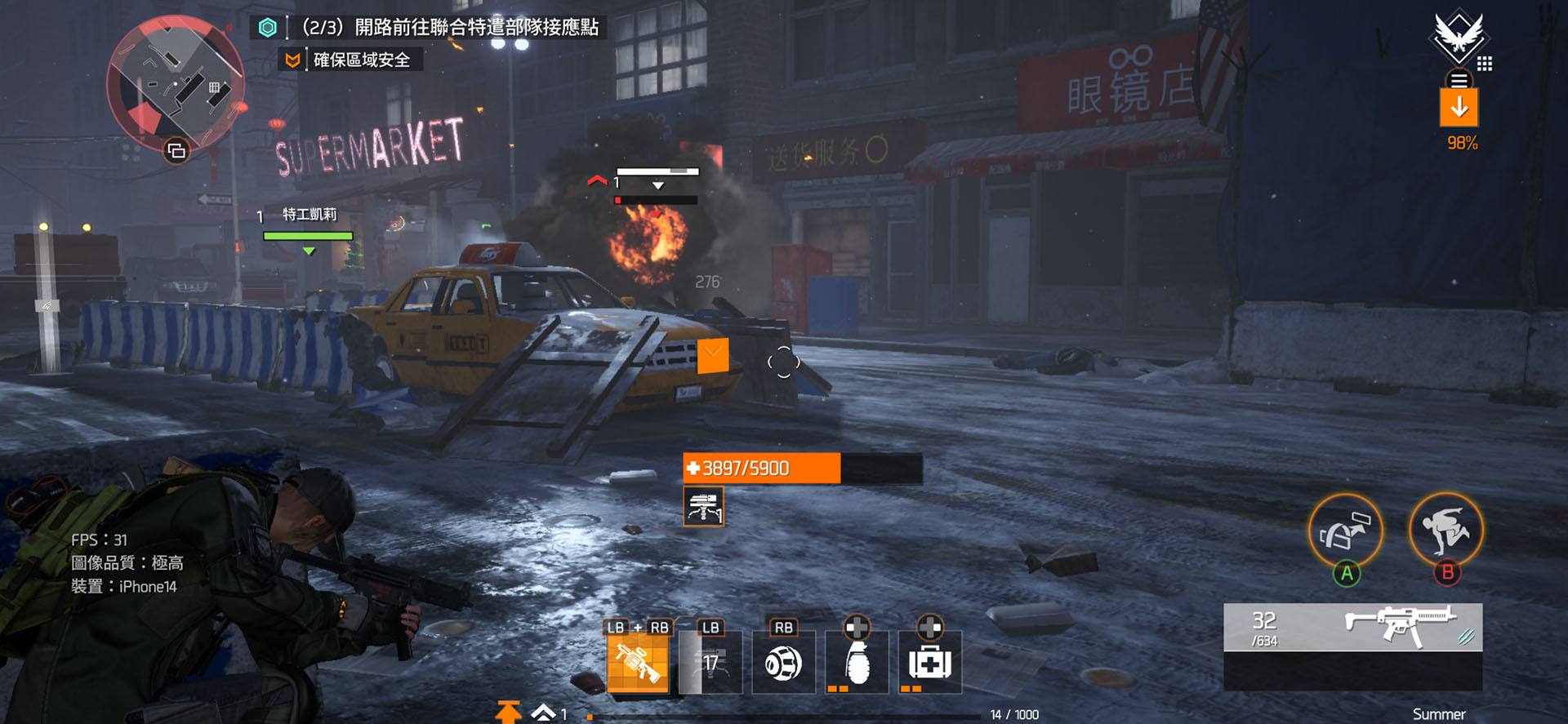Click the map expand button under the minimap
1568x724 pixels.
coord(176,151)
